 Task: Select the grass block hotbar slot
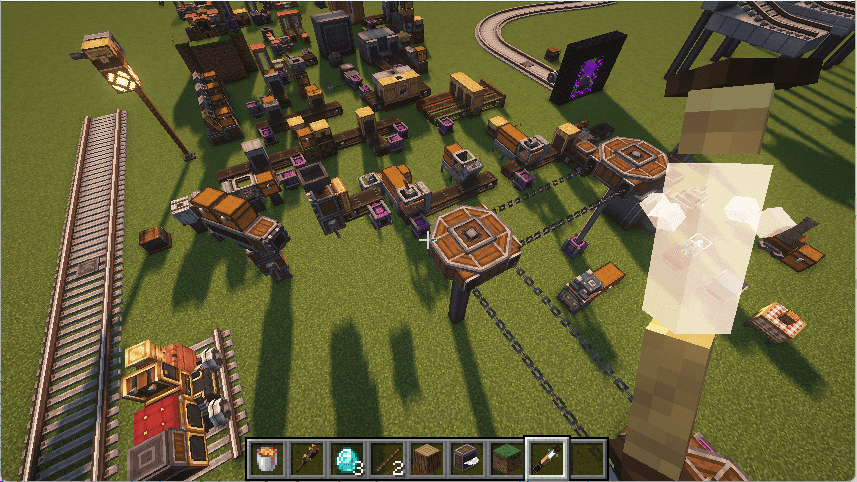tap(507, 459)
